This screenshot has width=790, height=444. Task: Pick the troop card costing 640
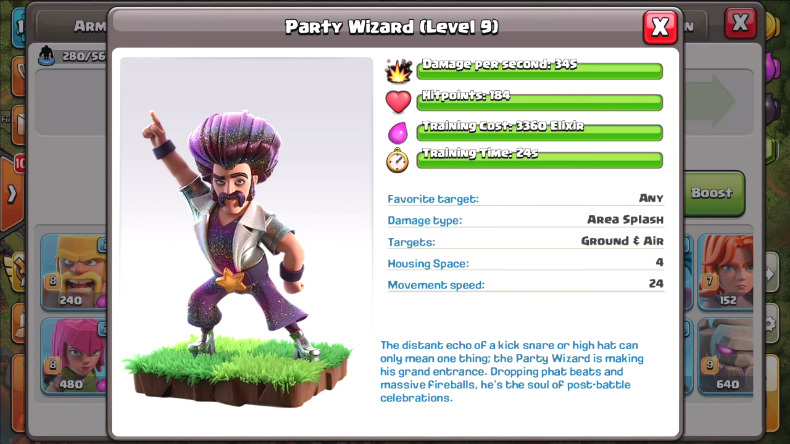point(724,355)
